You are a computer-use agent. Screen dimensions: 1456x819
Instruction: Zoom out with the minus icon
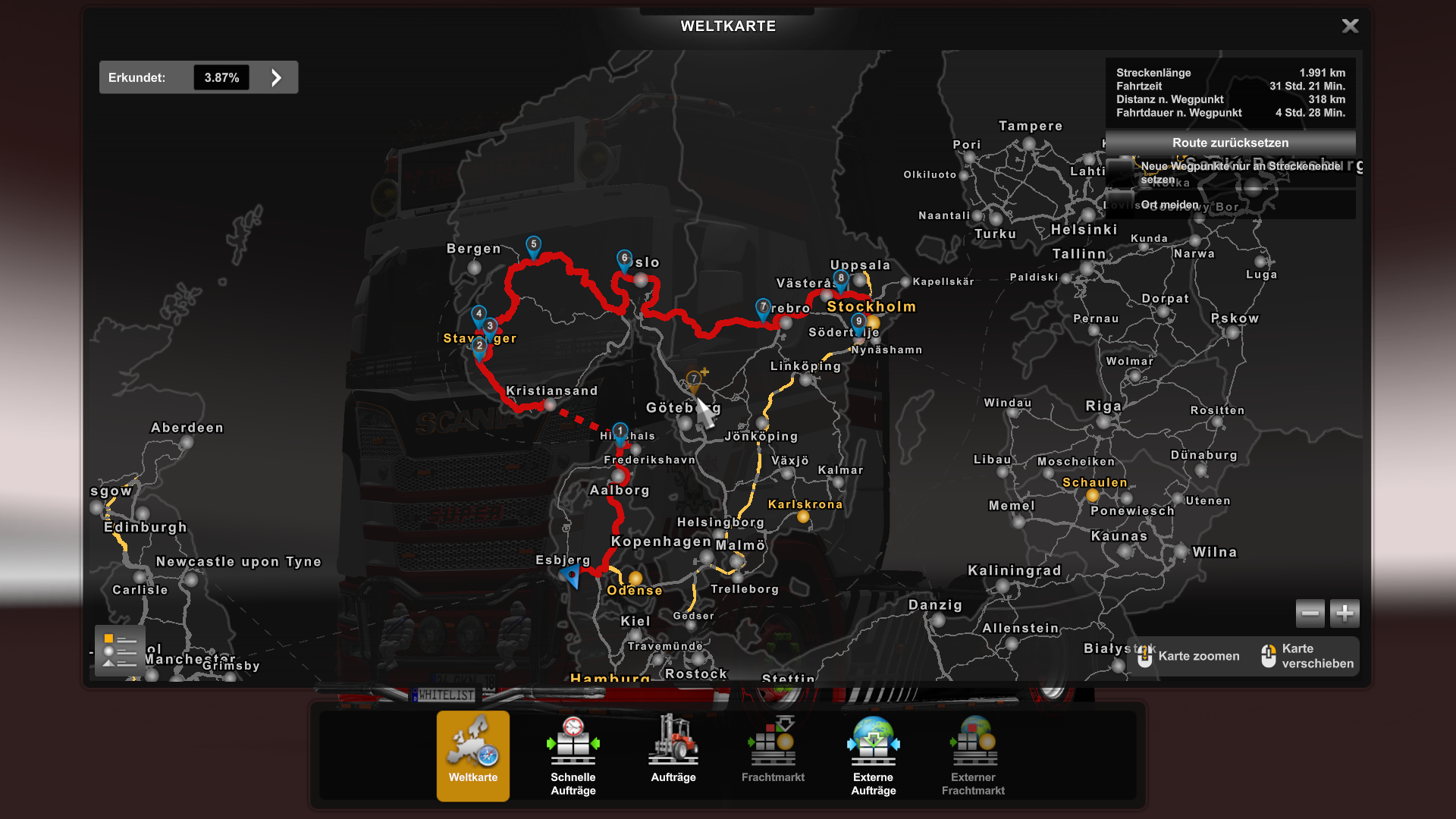tap(1310, 613)
